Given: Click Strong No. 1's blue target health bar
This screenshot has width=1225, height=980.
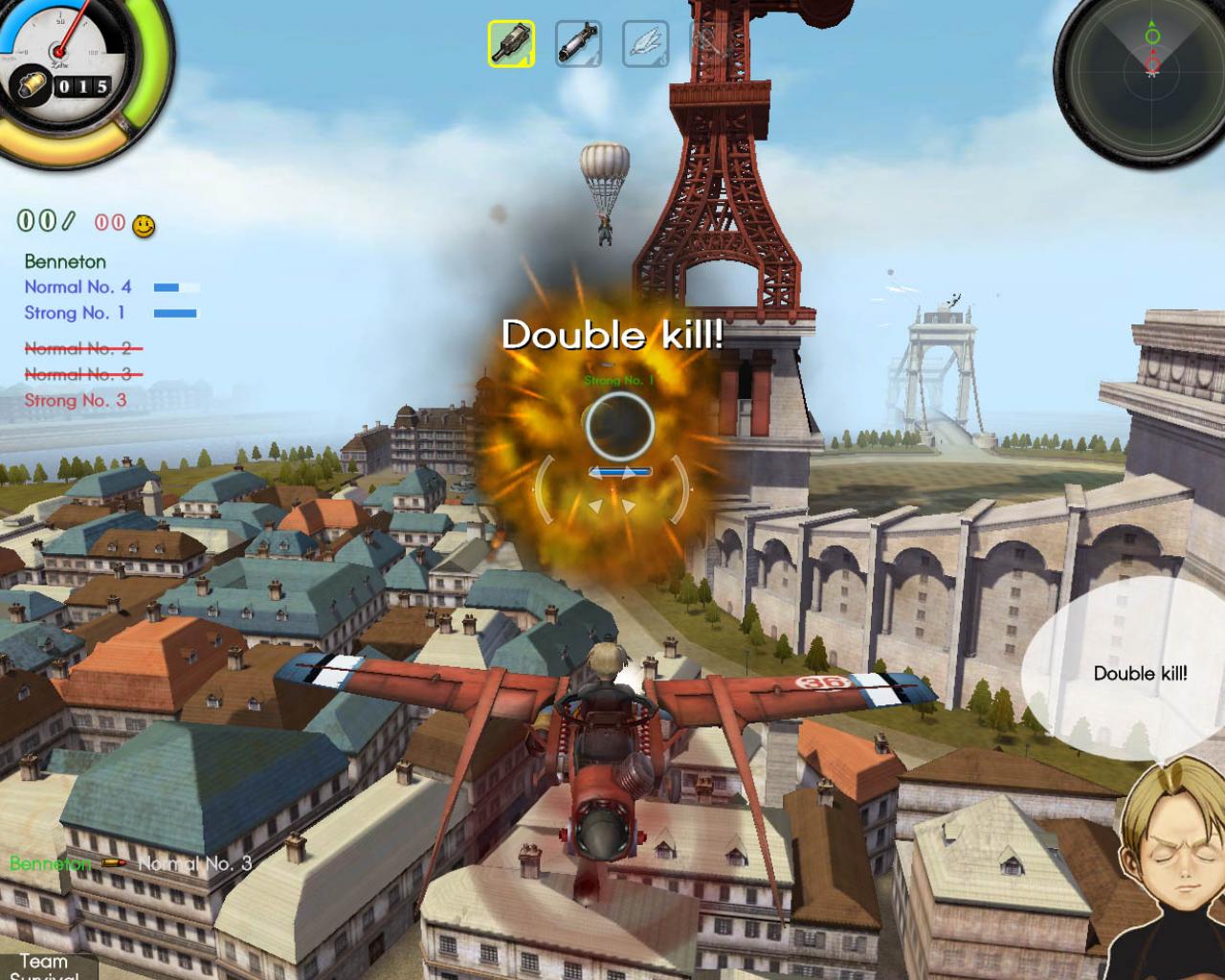Looking at the screenshot, I should [619, 470].
